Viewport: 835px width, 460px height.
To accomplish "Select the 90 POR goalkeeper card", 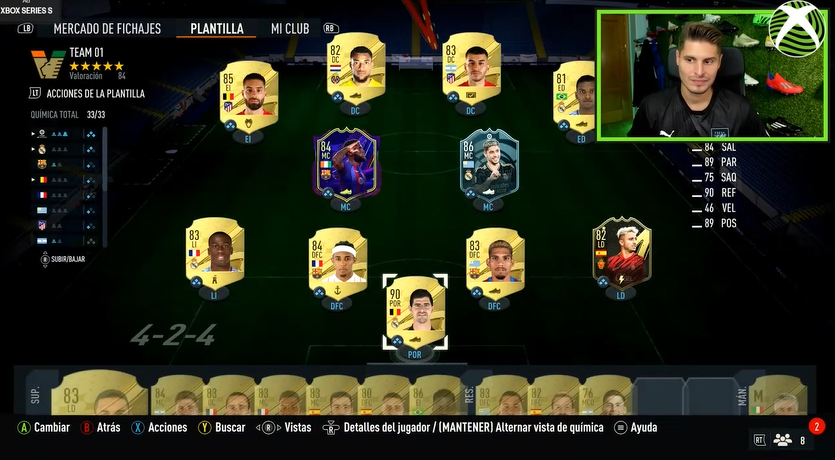I will click(415, 312).
